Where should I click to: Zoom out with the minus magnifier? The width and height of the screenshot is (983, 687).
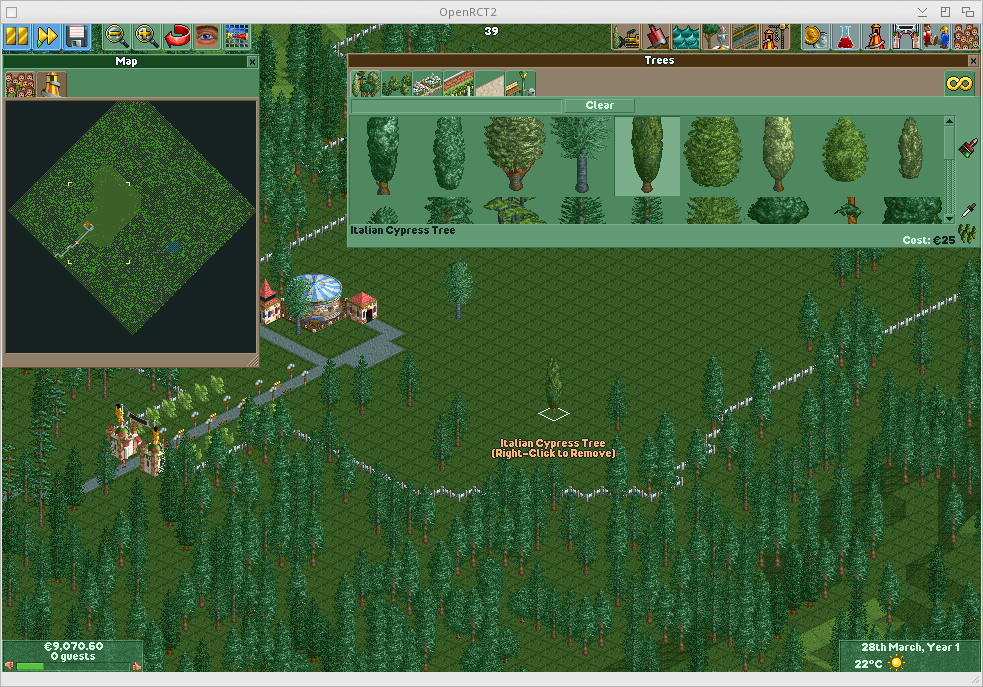tap(118, 38)
